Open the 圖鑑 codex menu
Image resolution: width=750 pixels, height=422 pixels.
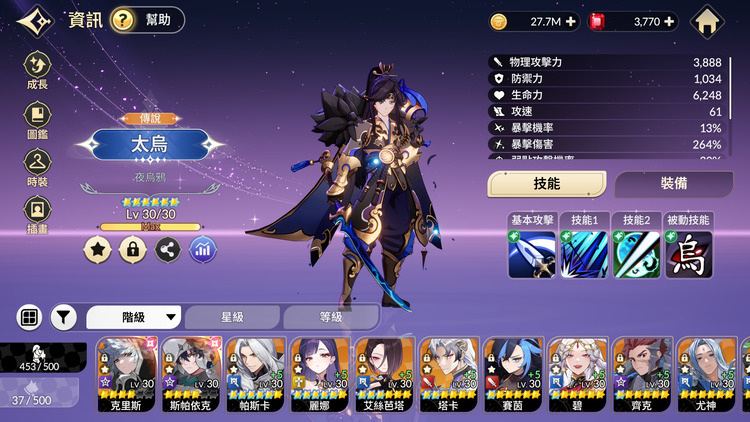click(x=37, y=118)
